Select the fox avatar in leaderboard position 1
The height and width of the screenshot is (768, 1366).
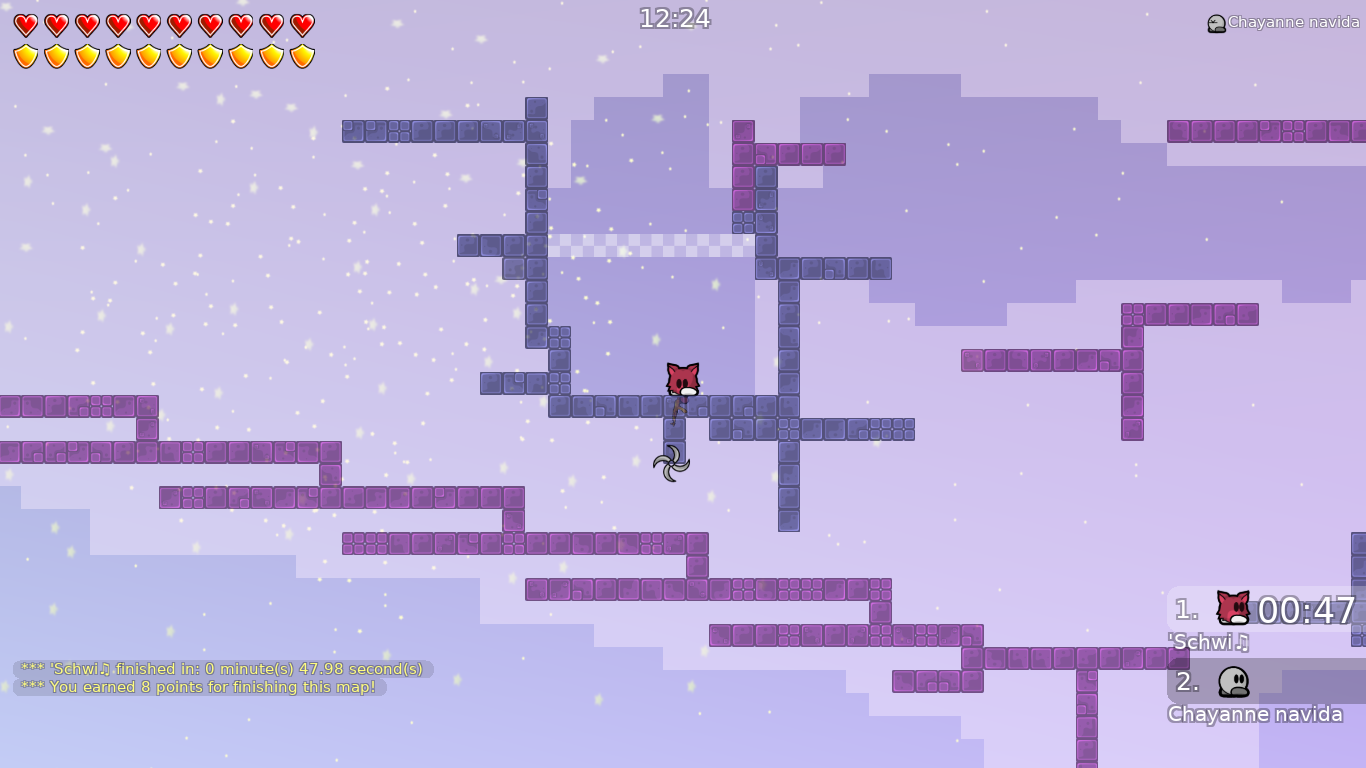(x=1232, y=607)
